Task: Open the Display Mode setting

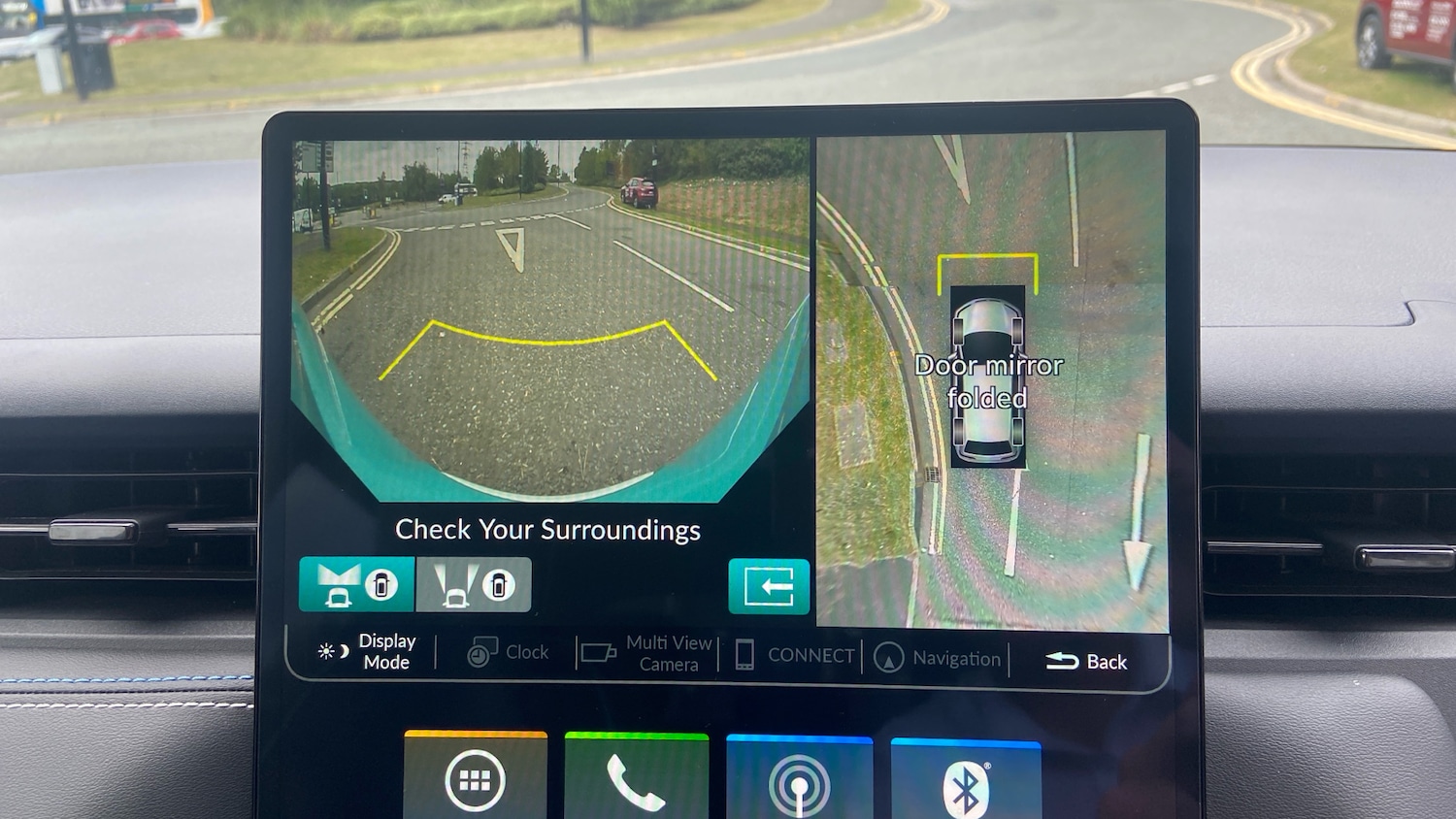Action: (x=368, y=651)
